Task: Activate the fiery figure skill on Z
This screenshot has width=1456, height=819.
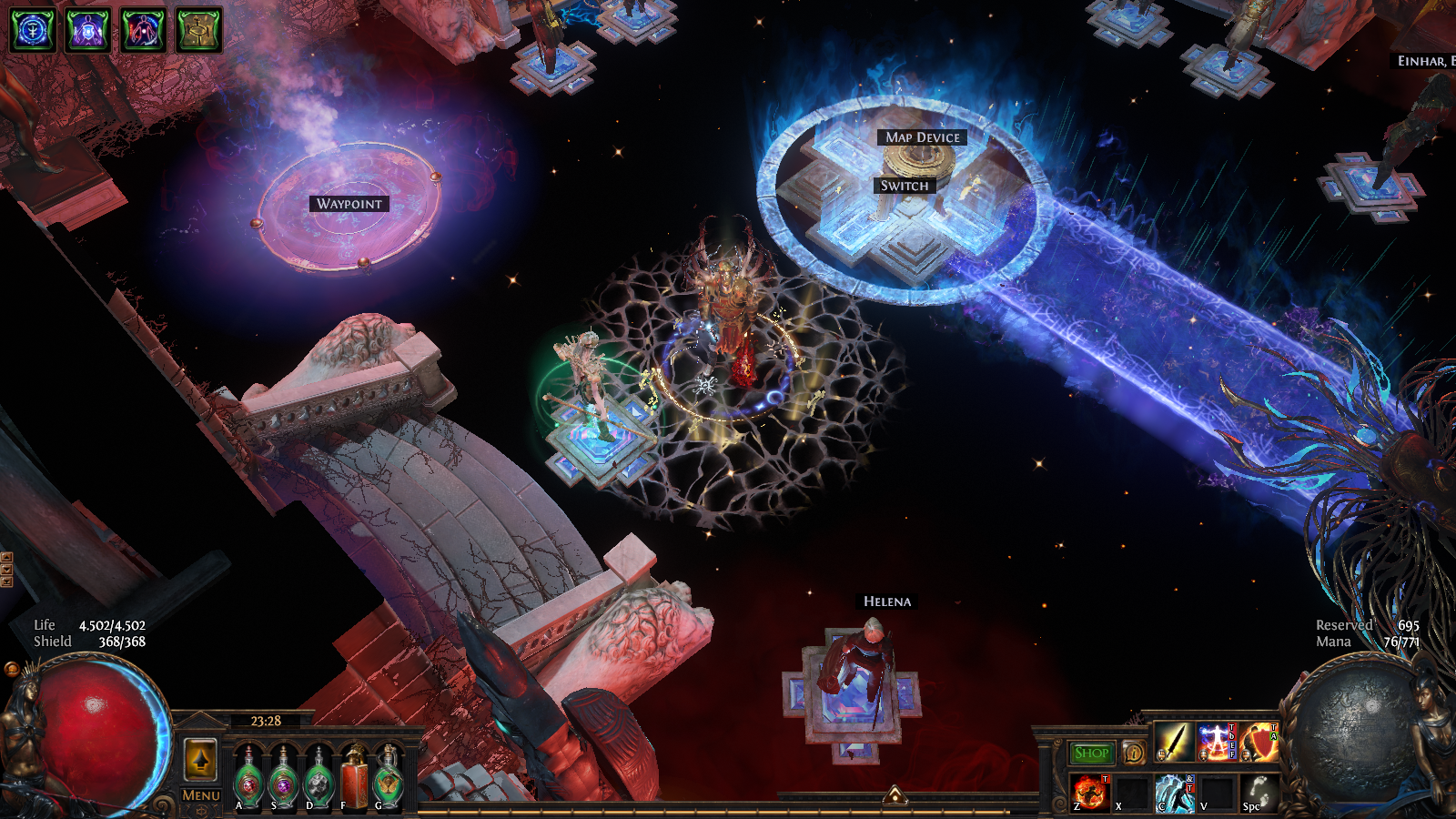Action: point(1090,792)
